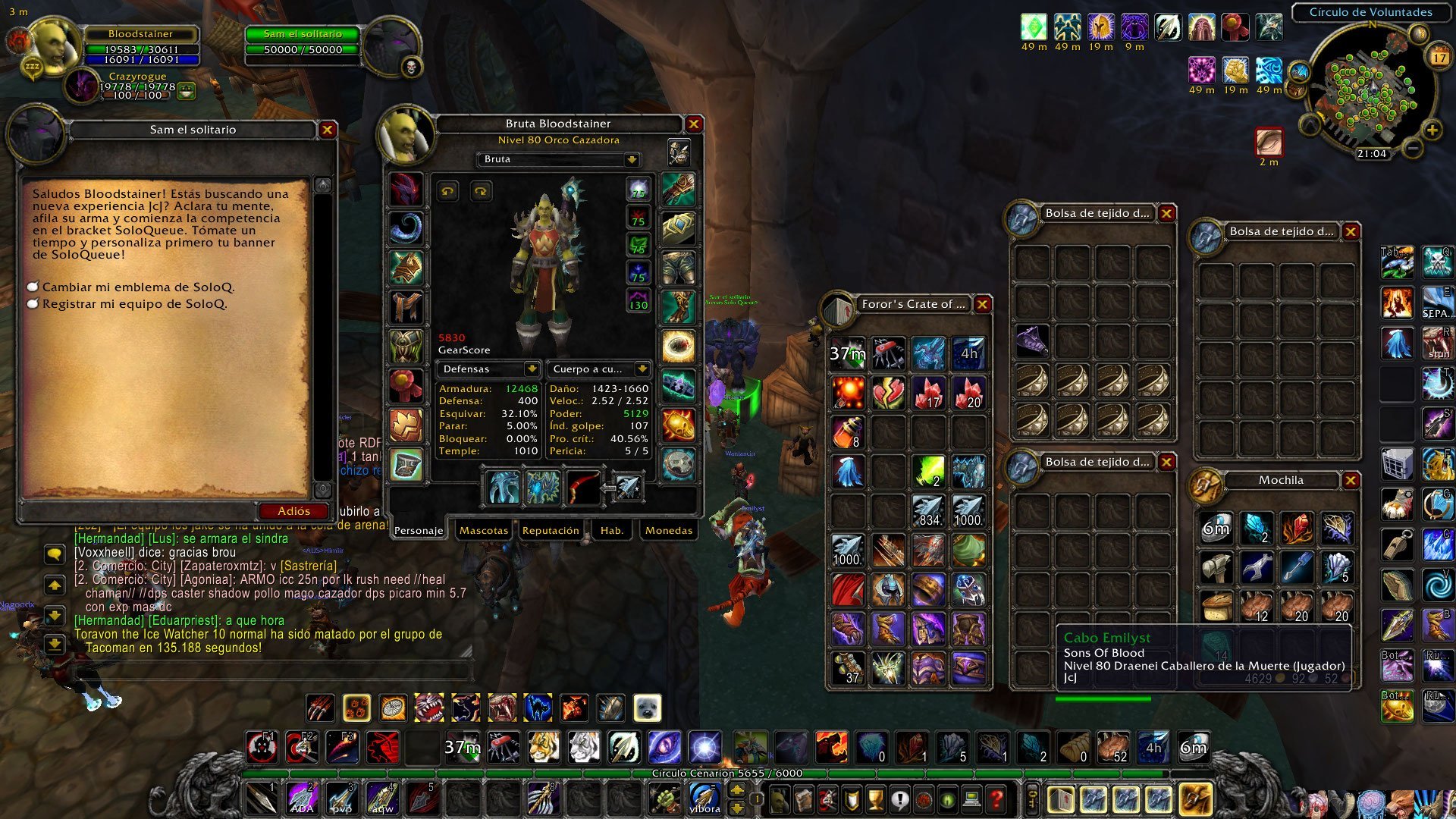Image resolution: width=1456 pixels, height=819 pixels.
Task: Open the Defensas stat dropdown
Action: [x=532, y=369]
